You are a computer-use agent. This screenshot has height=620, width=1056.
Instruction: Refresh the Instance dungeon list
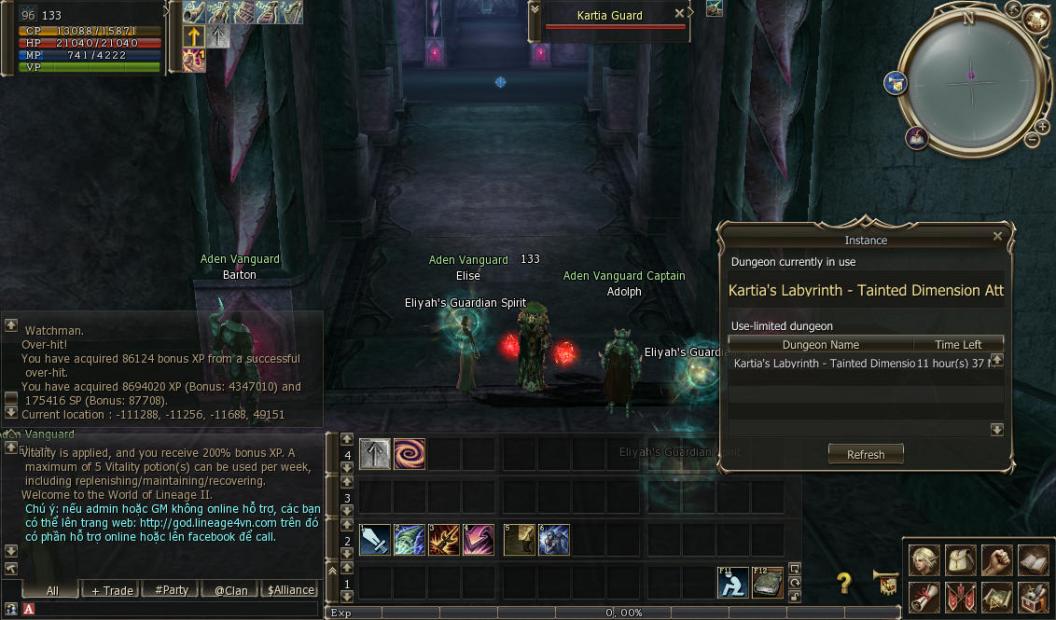click(x=865, y=454)
